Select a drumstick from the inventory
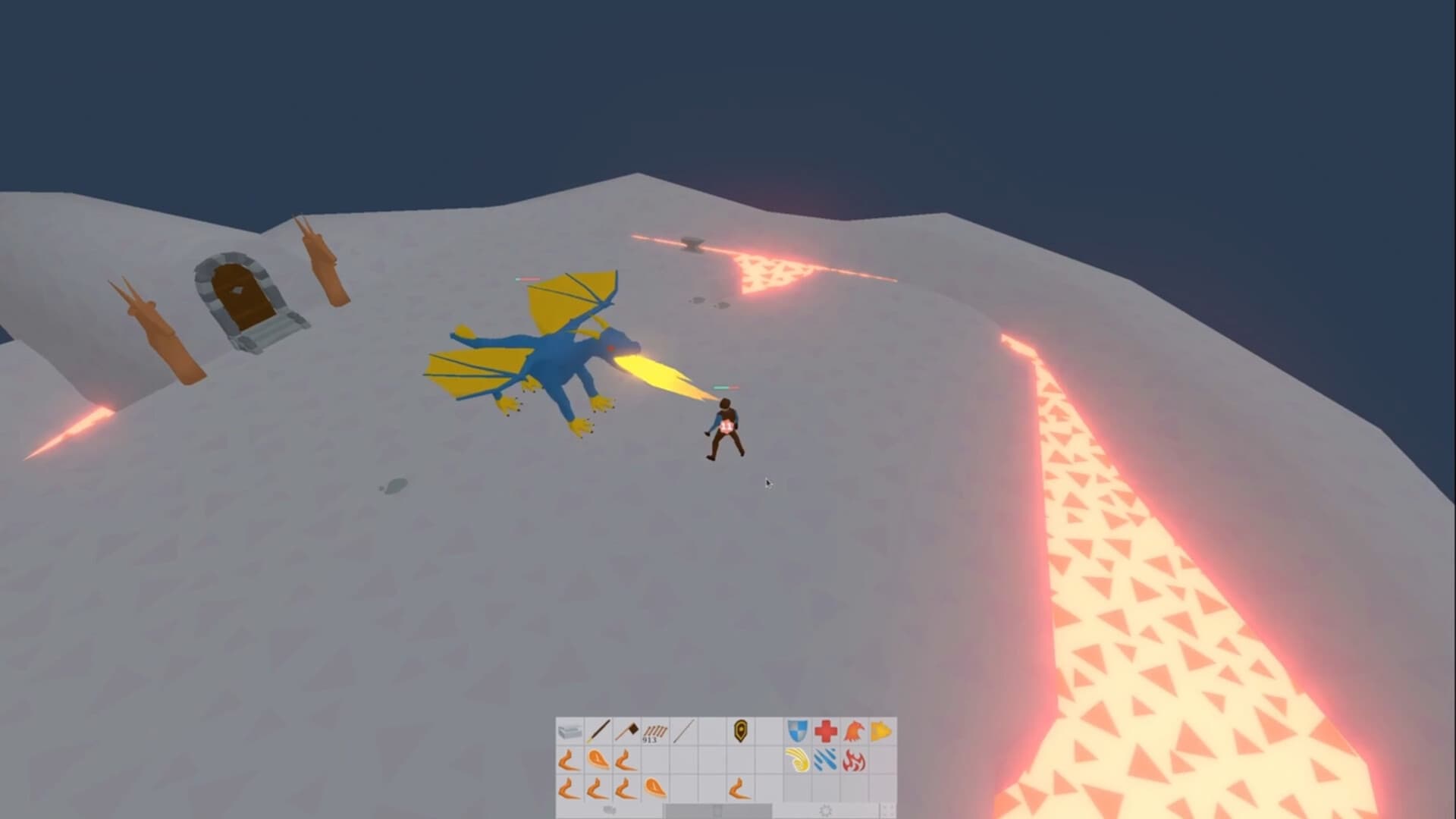The width and height of the screenshot is (1456, 819). (x=570, y=760)
